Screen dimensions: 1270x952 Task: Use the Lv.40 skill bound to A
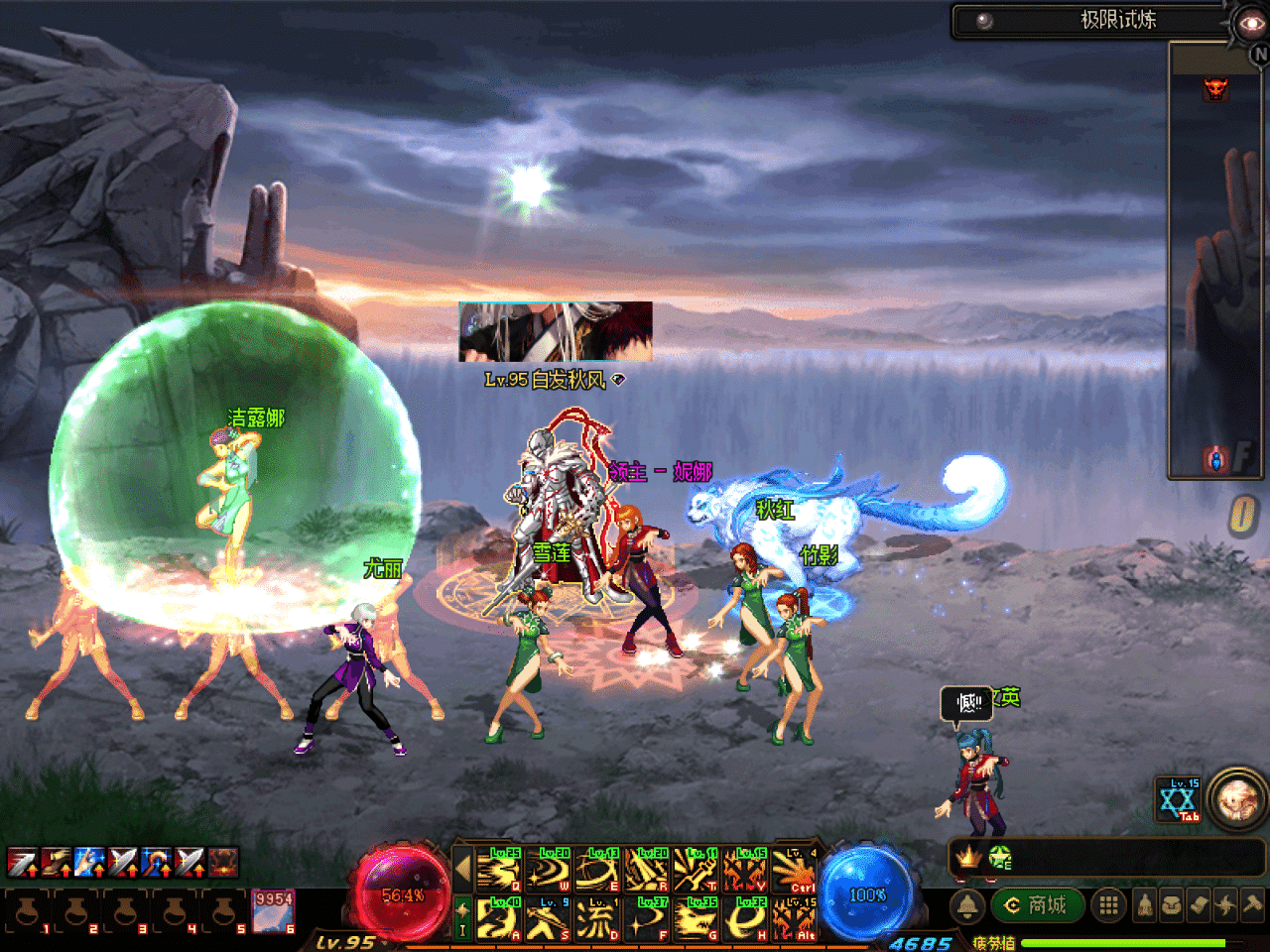click(499, 919)
